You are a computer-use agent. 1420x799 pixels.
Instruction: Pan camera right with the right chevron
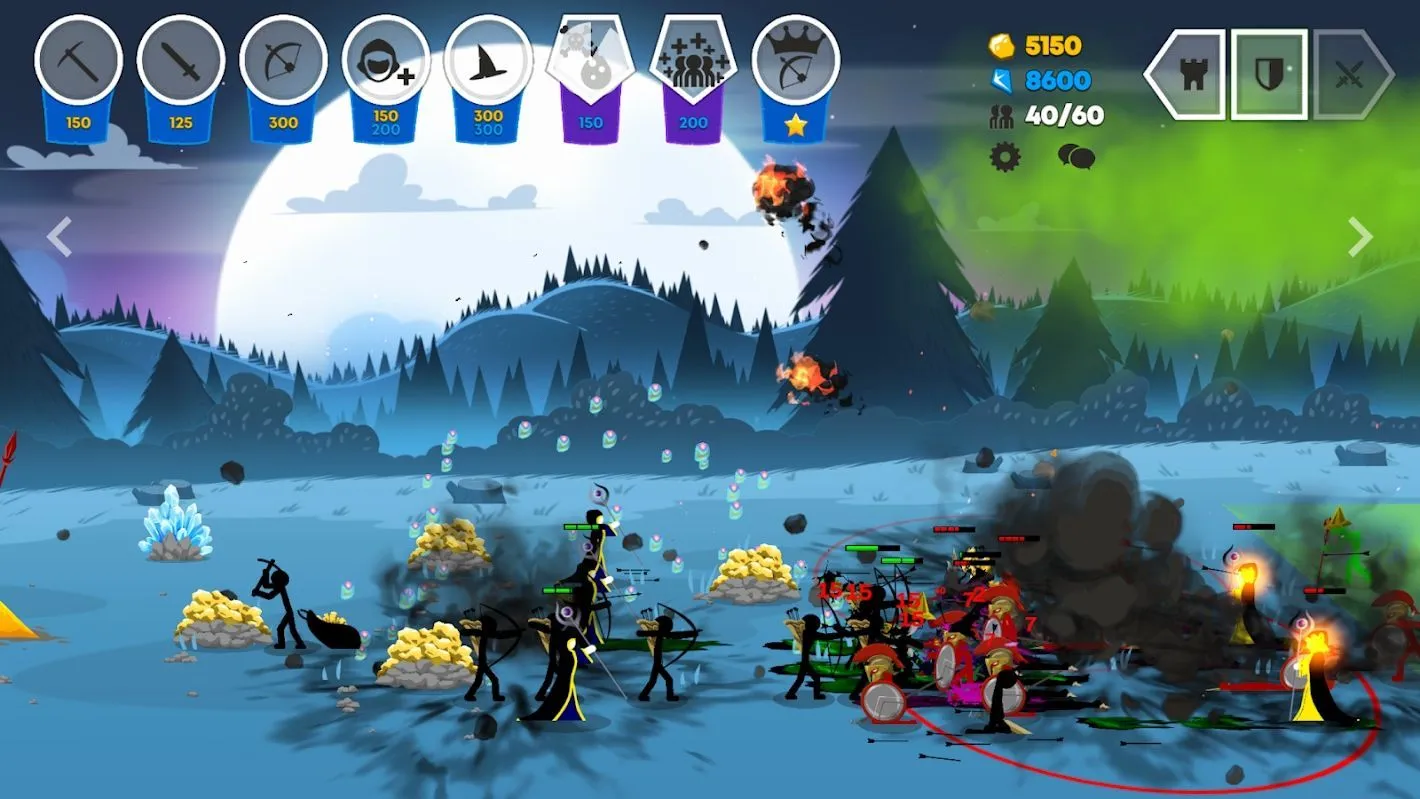pos(1360,236)
